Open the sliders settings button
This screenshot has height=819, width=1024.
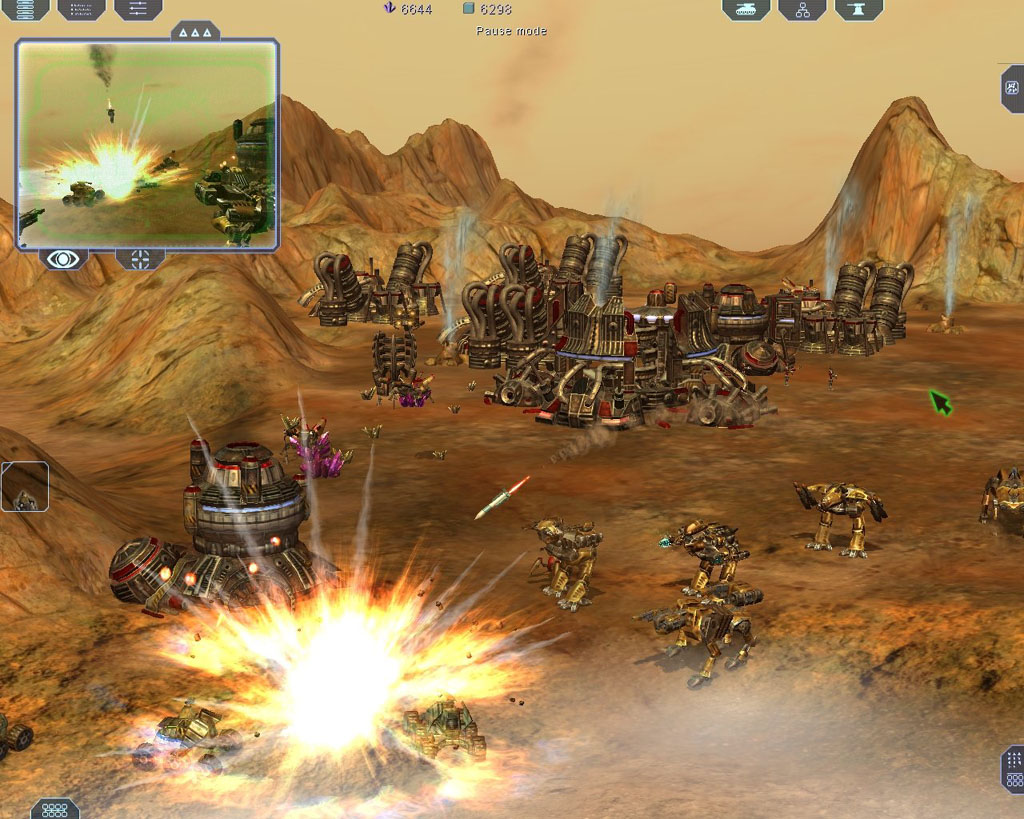tap(138, 9)
